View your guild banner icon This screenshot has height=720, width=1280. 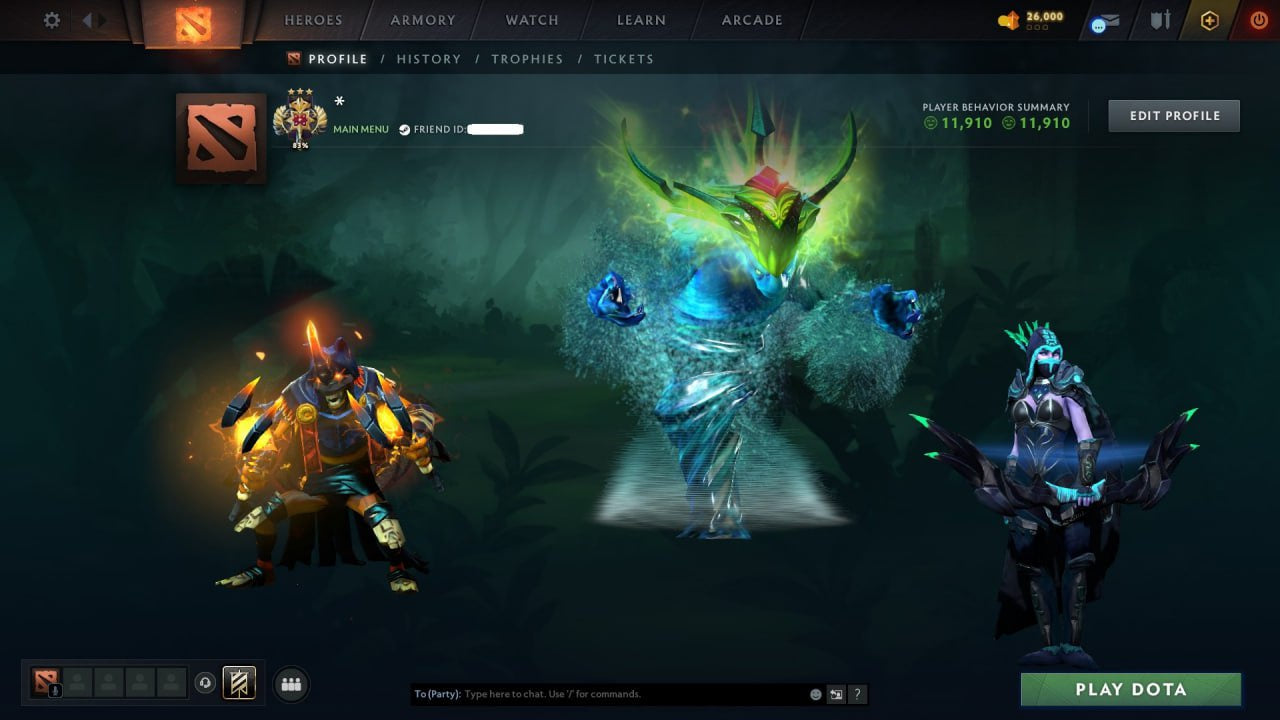[x=238, y=683]
